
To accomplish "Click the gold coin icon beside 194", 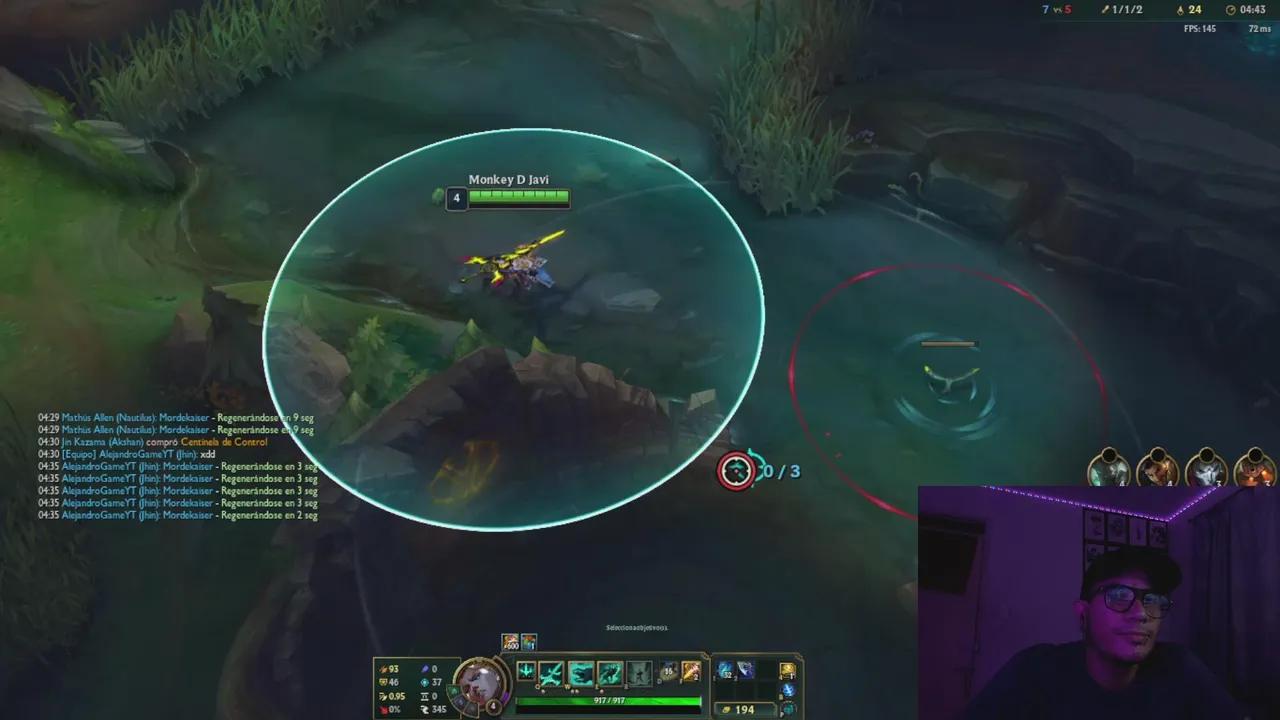I will pyautogui.click(x=727, y=709).
